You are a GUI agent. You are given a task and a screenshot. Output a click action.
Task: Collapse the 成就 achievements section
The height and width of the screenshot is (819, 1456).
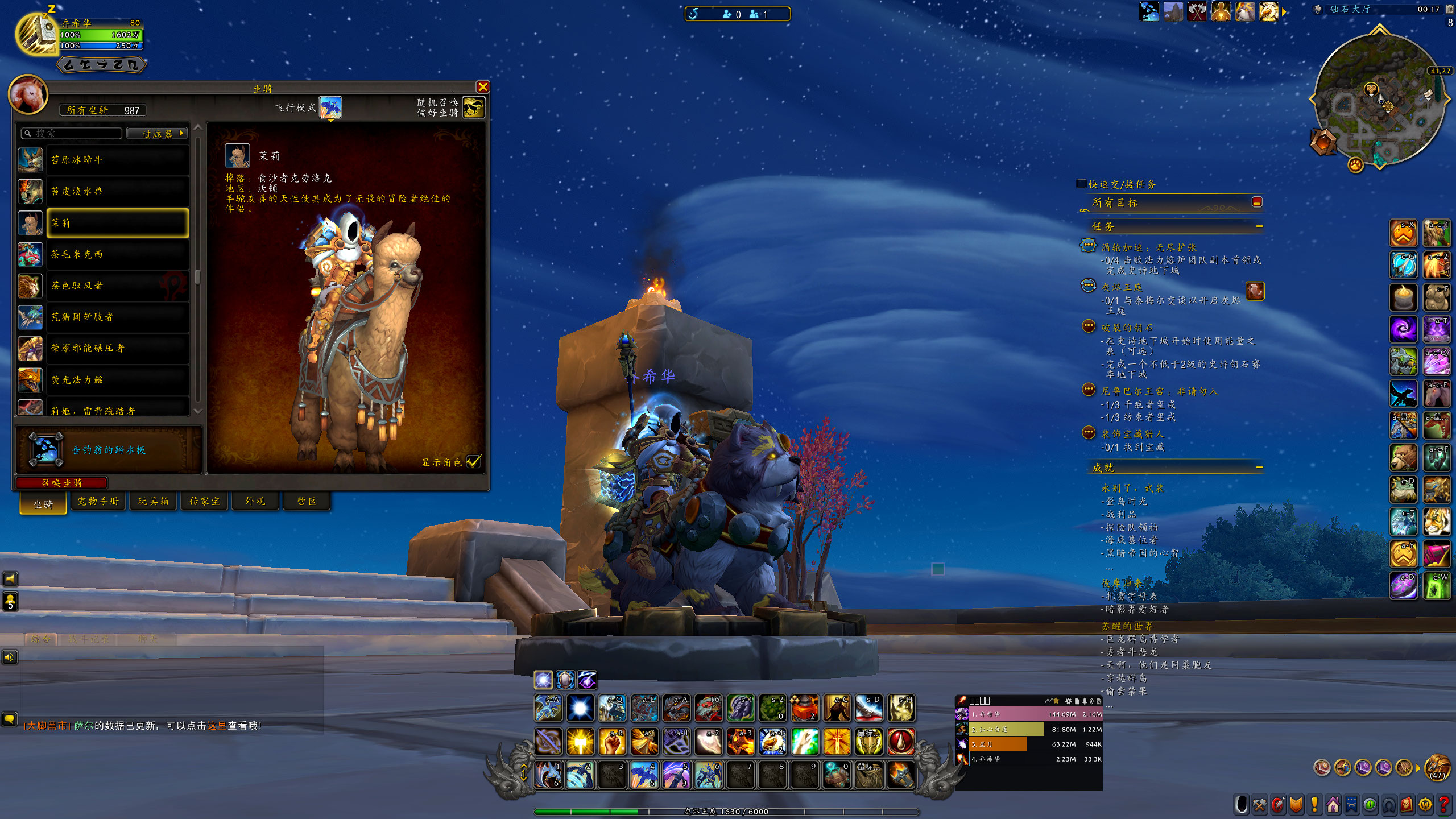(x=1259, y=468)
